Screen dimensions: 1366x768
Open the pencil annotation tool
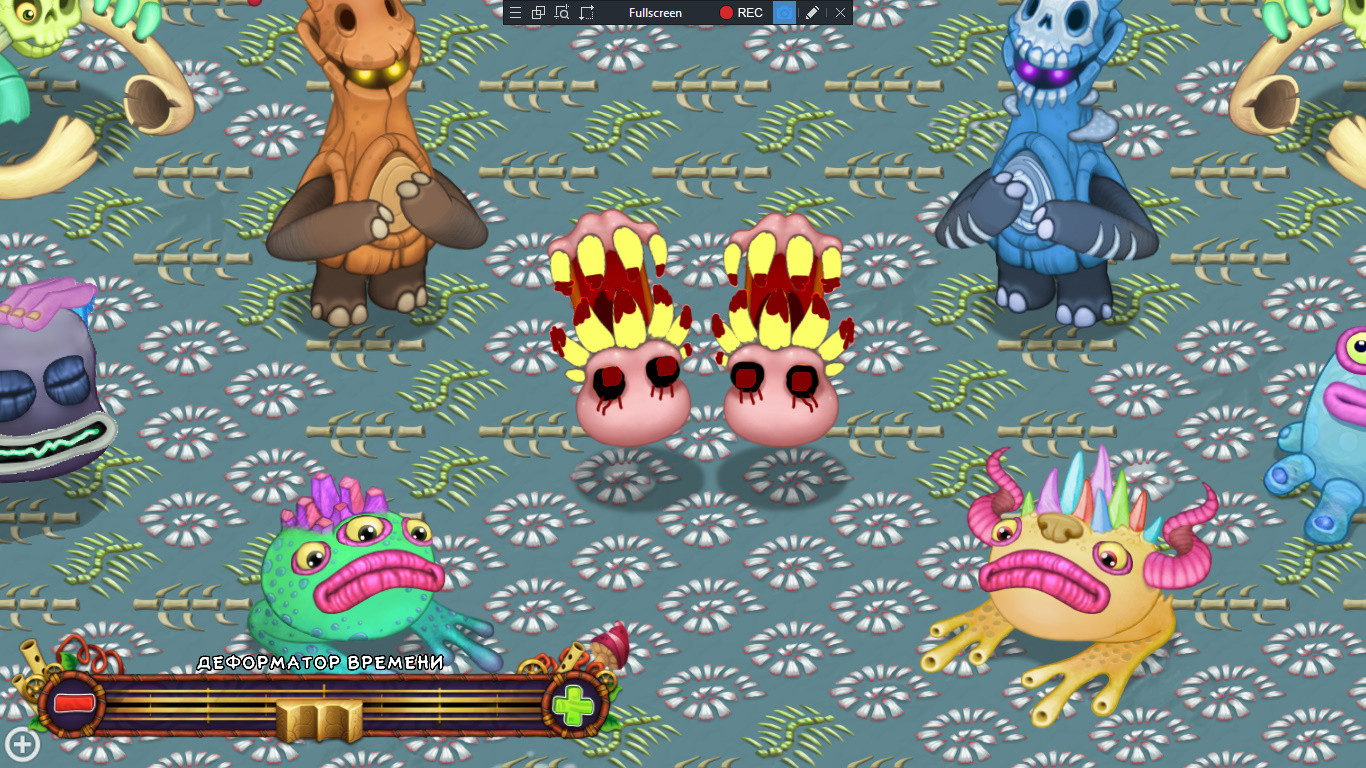pyautogui.click(x=812, y=12)
